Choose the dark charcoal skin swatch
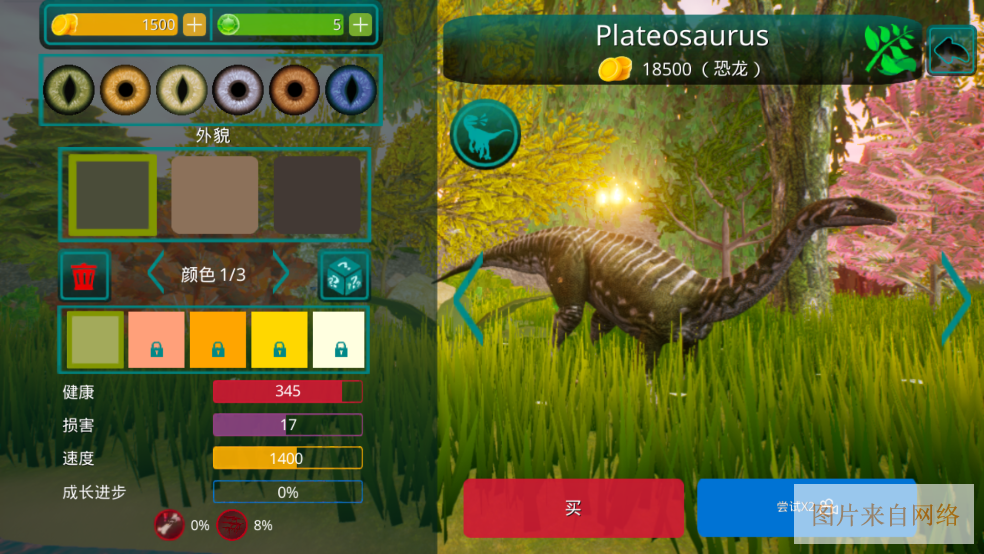This screenshot has height=554, width=984. [318, 195]
